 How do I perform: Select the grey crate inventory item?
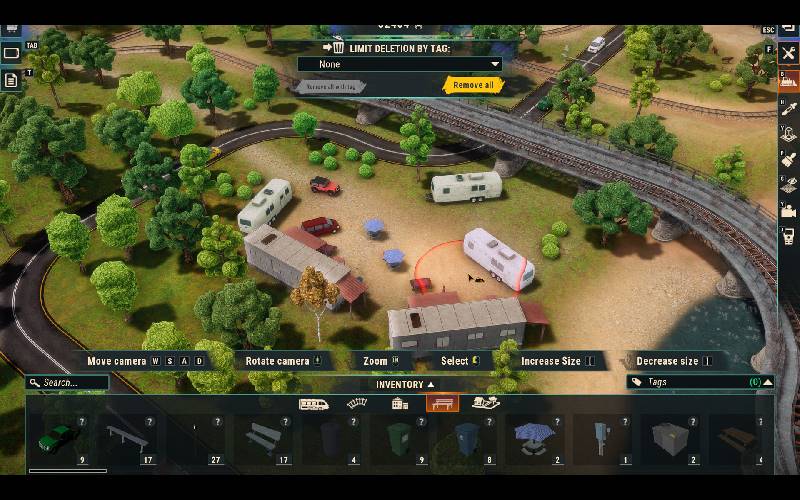coord(671,437)
